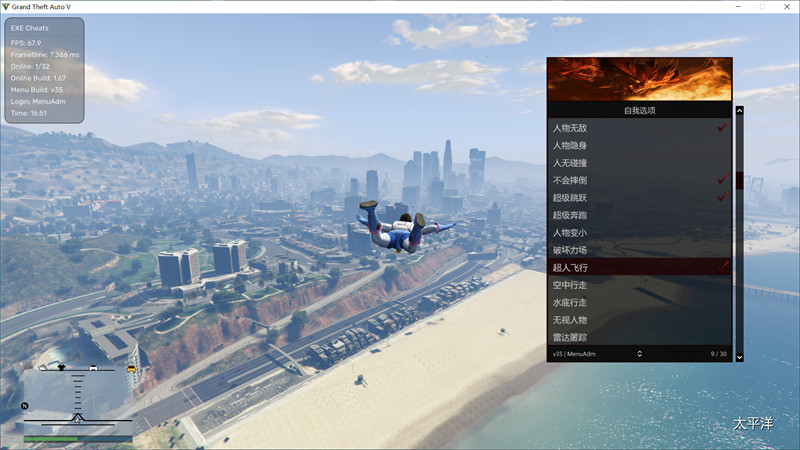Viewport: 800px width, 450px height.
Task: Toggle the 人物无敌 option
Action: coord(638,128)
